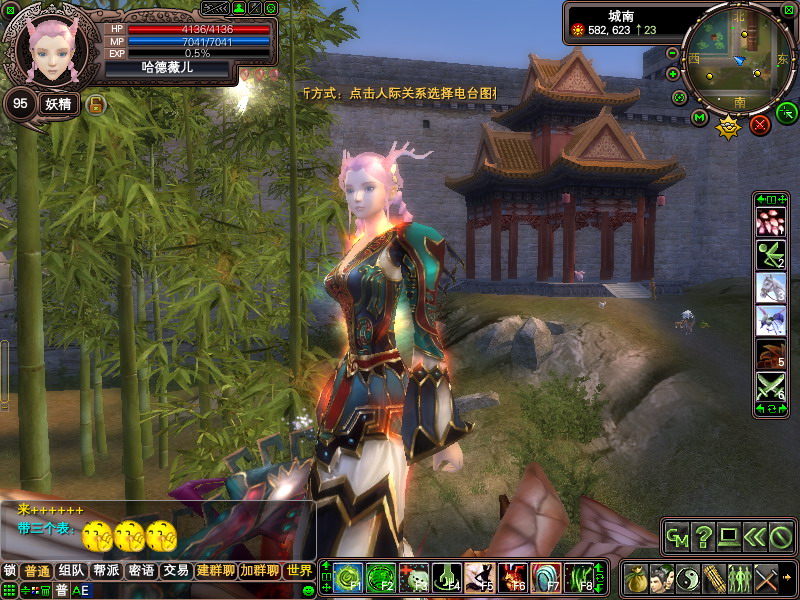Show help via the question mark button
Screen dimensions: 800x600
pos(704,537)
